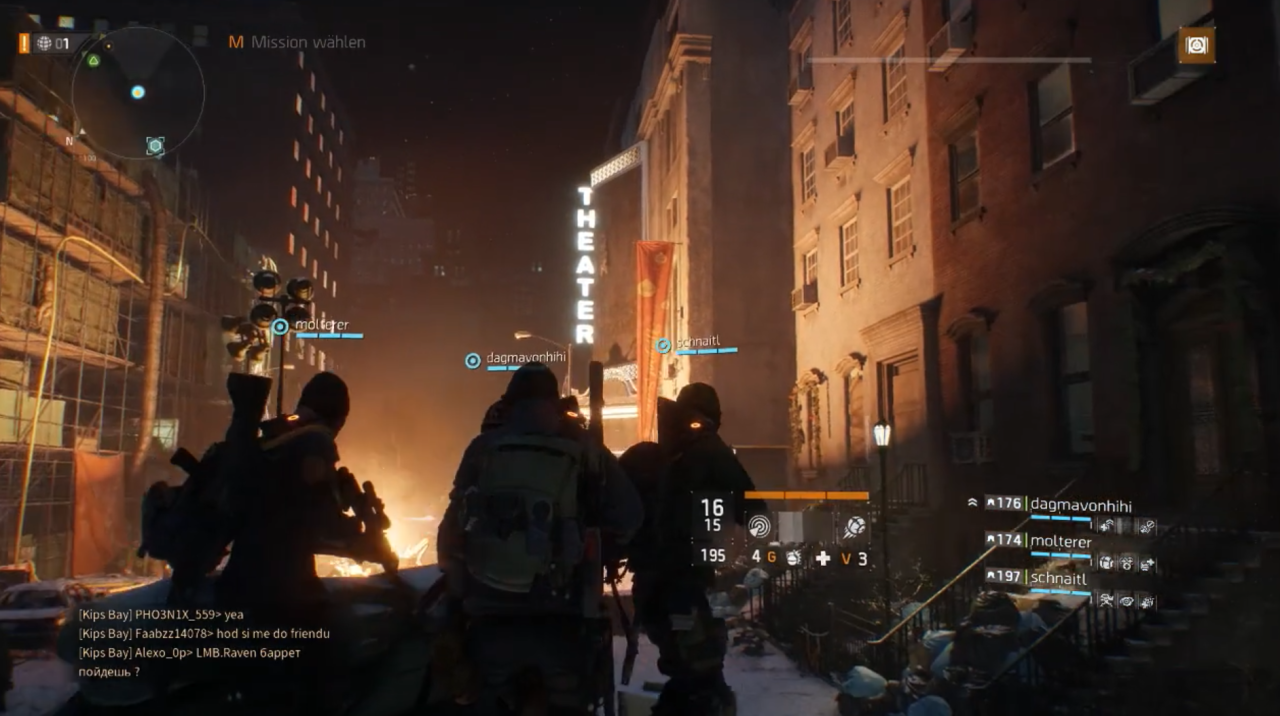Image resolution: width=1280 pixels, height=716 pixels.
Task: Click the schnaitl nameplate marker above the agent
Action: [663, 345]
